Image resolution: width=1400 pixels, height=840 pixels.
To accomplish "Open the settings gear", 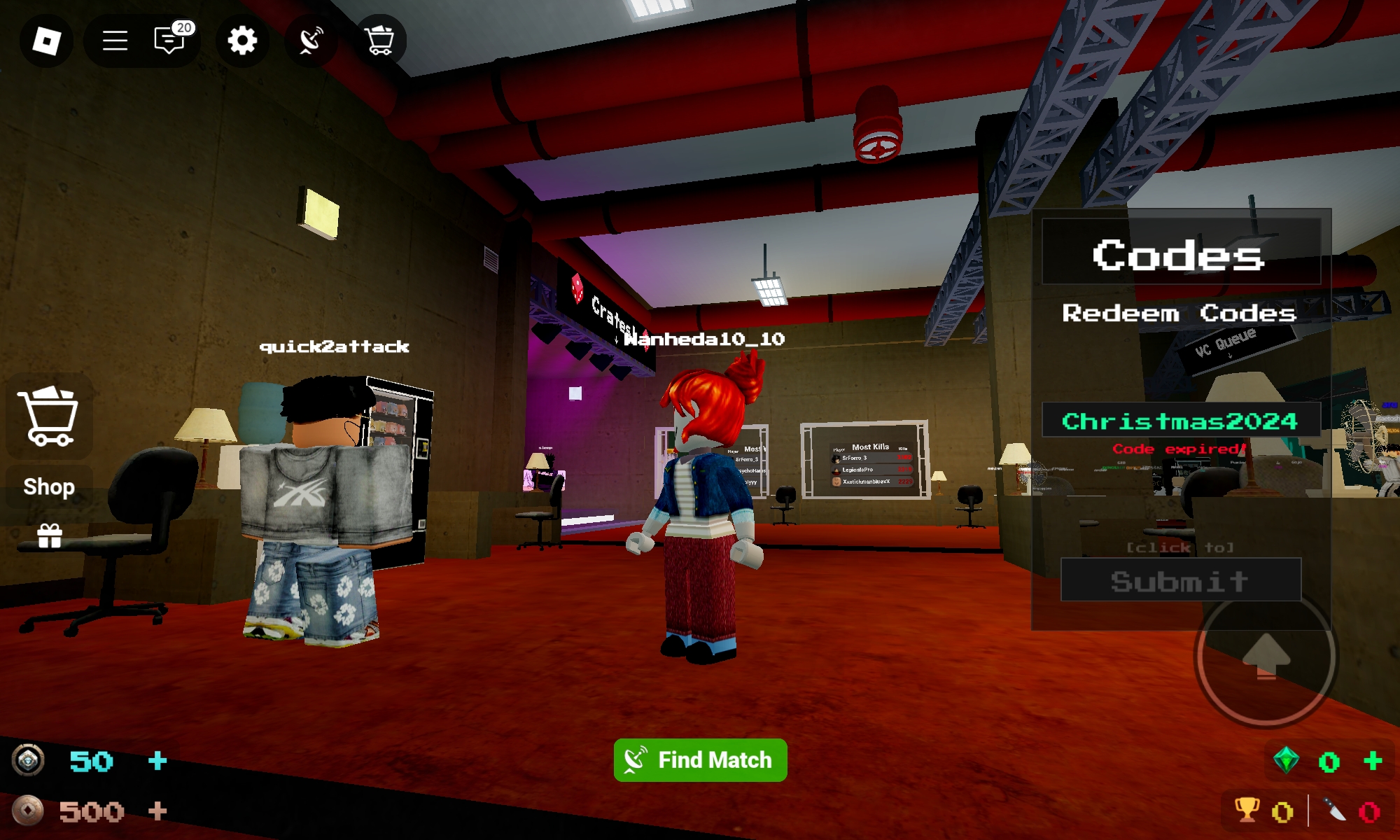I will pyautogui.click(x=242, y=41).
